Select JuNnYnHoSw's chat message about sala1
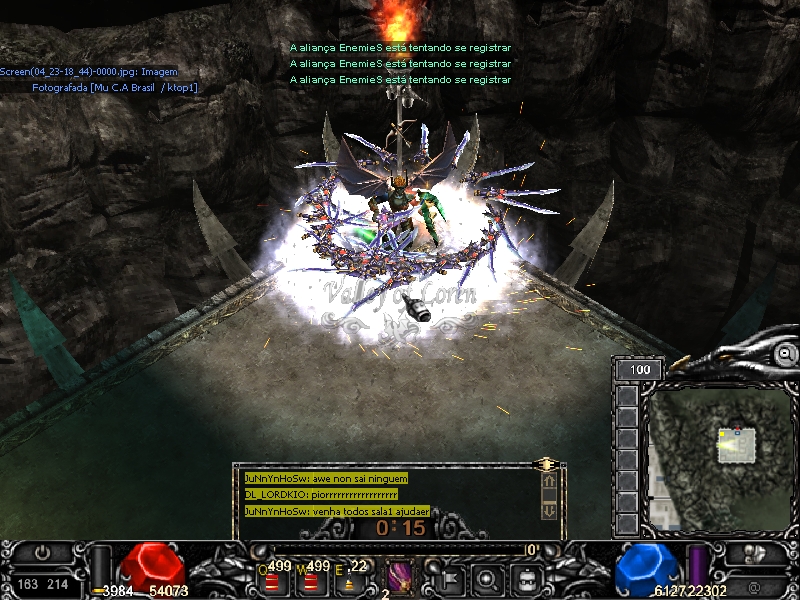 click(337, 511)
